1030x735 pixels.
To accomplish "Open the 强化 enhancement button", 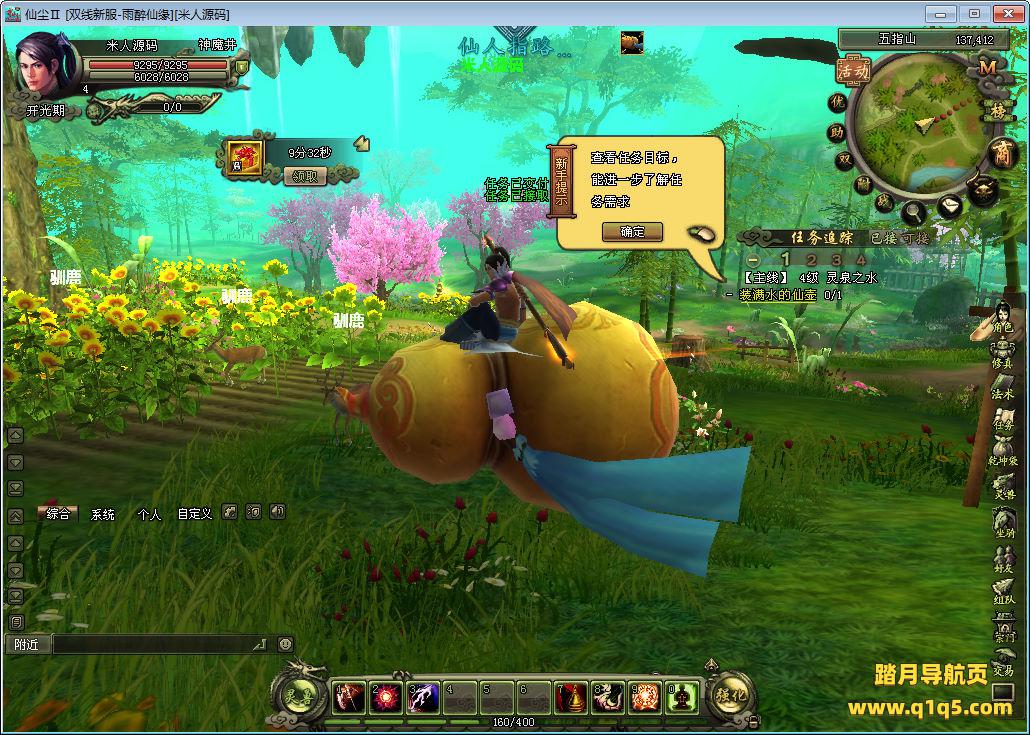I will coord(732,694).
